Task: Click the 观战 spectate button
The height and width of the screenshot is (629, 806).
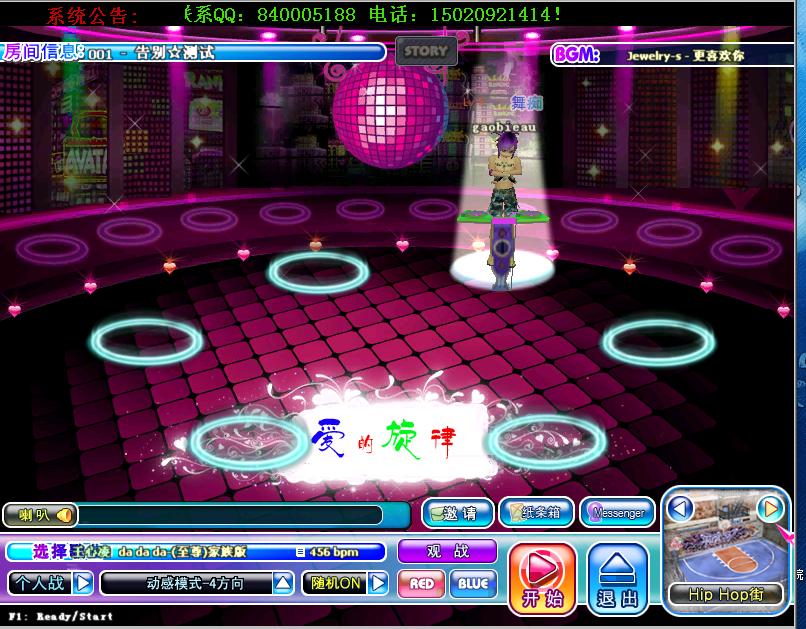Action: click(447, 551)
